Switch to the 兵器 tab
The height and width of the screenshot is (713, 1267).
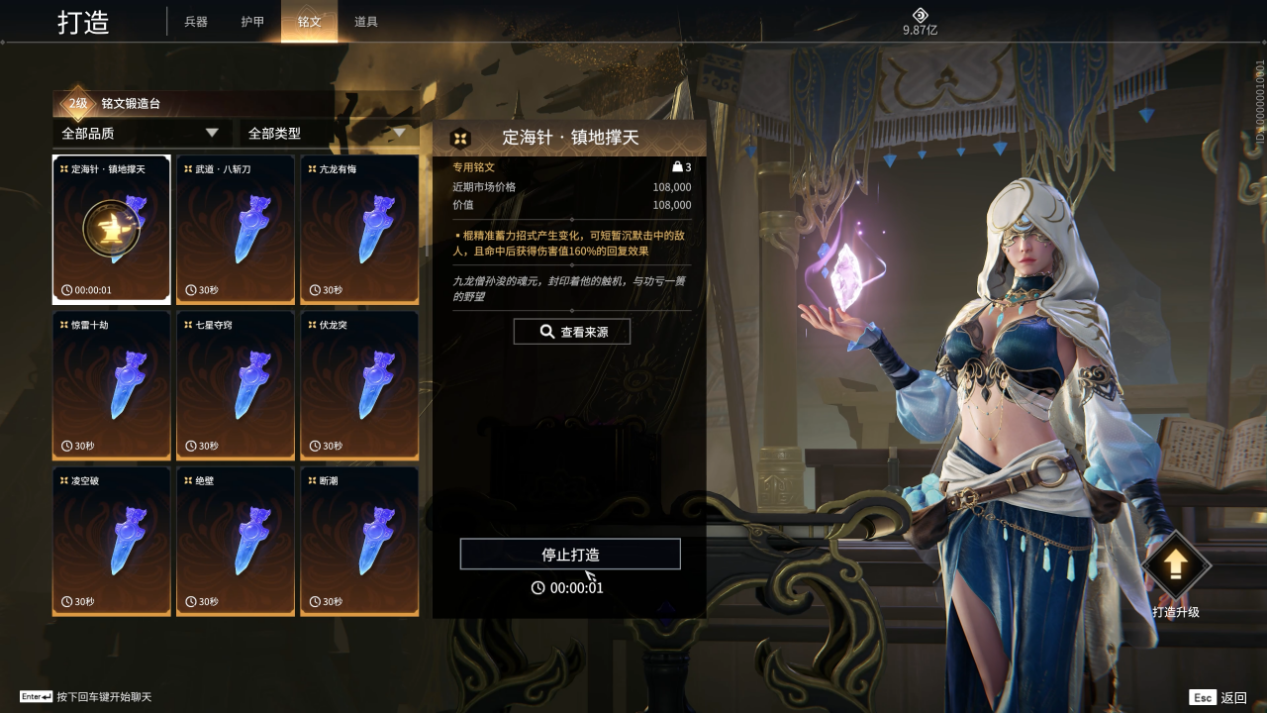196,22
